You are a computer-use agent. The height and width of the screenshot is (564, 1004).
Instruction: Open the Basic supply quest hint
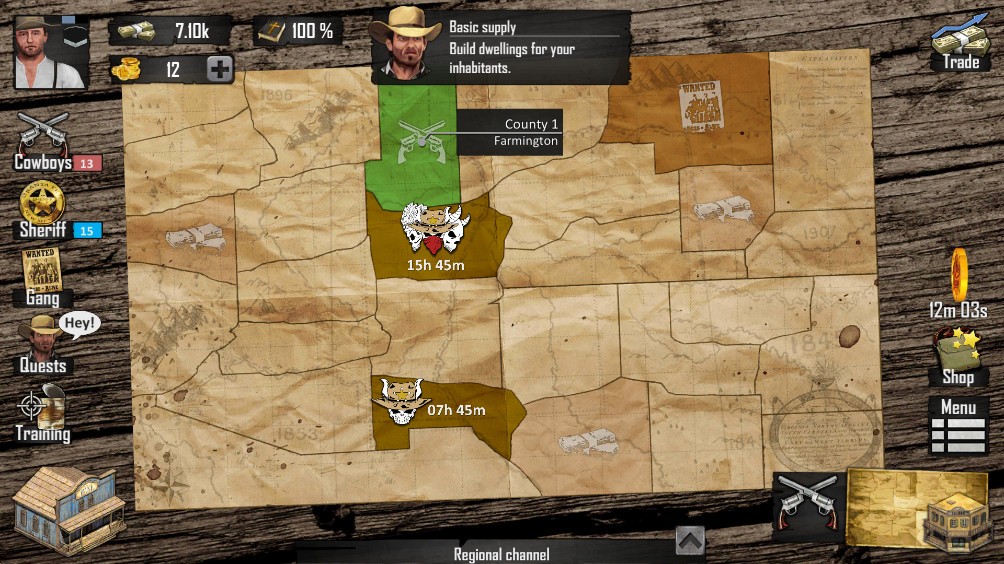500,47
